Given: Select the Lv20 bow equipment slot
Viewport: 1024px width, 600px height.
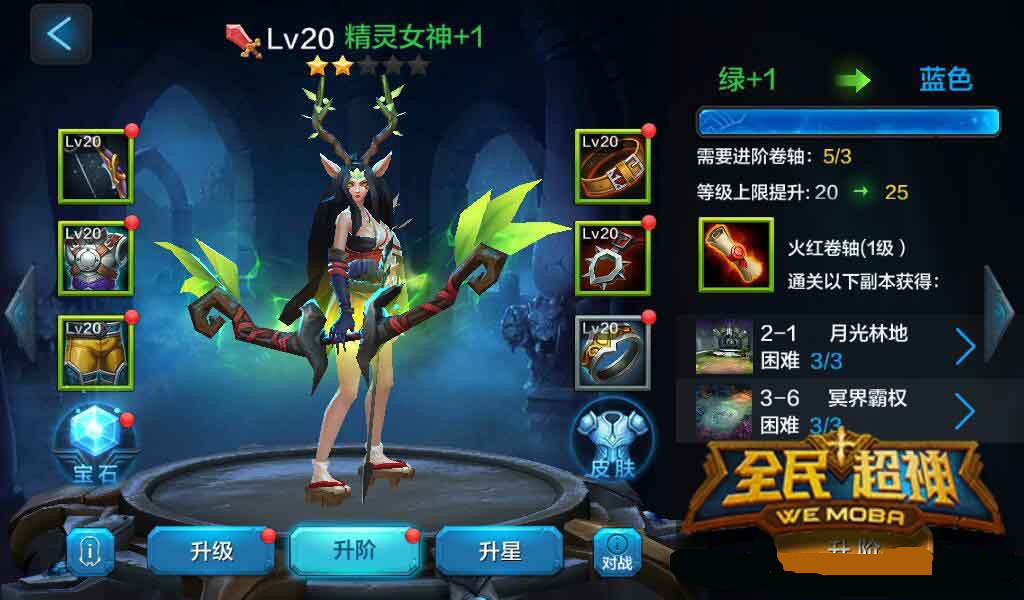Looking at the screenshot, I should click(x=96, y=166).
